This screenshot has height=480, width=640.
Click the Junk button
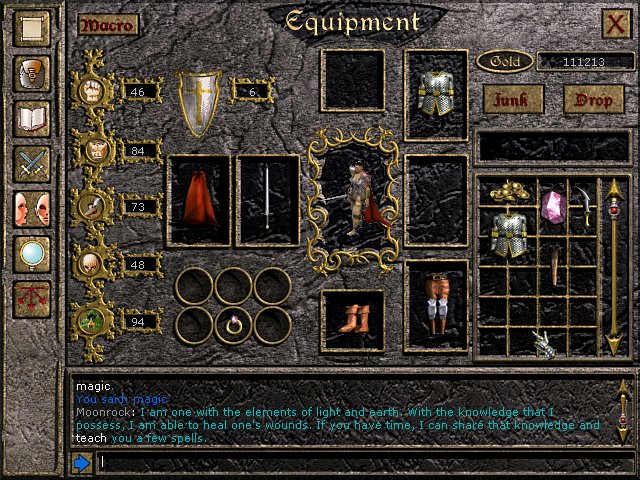coord(513,98)
